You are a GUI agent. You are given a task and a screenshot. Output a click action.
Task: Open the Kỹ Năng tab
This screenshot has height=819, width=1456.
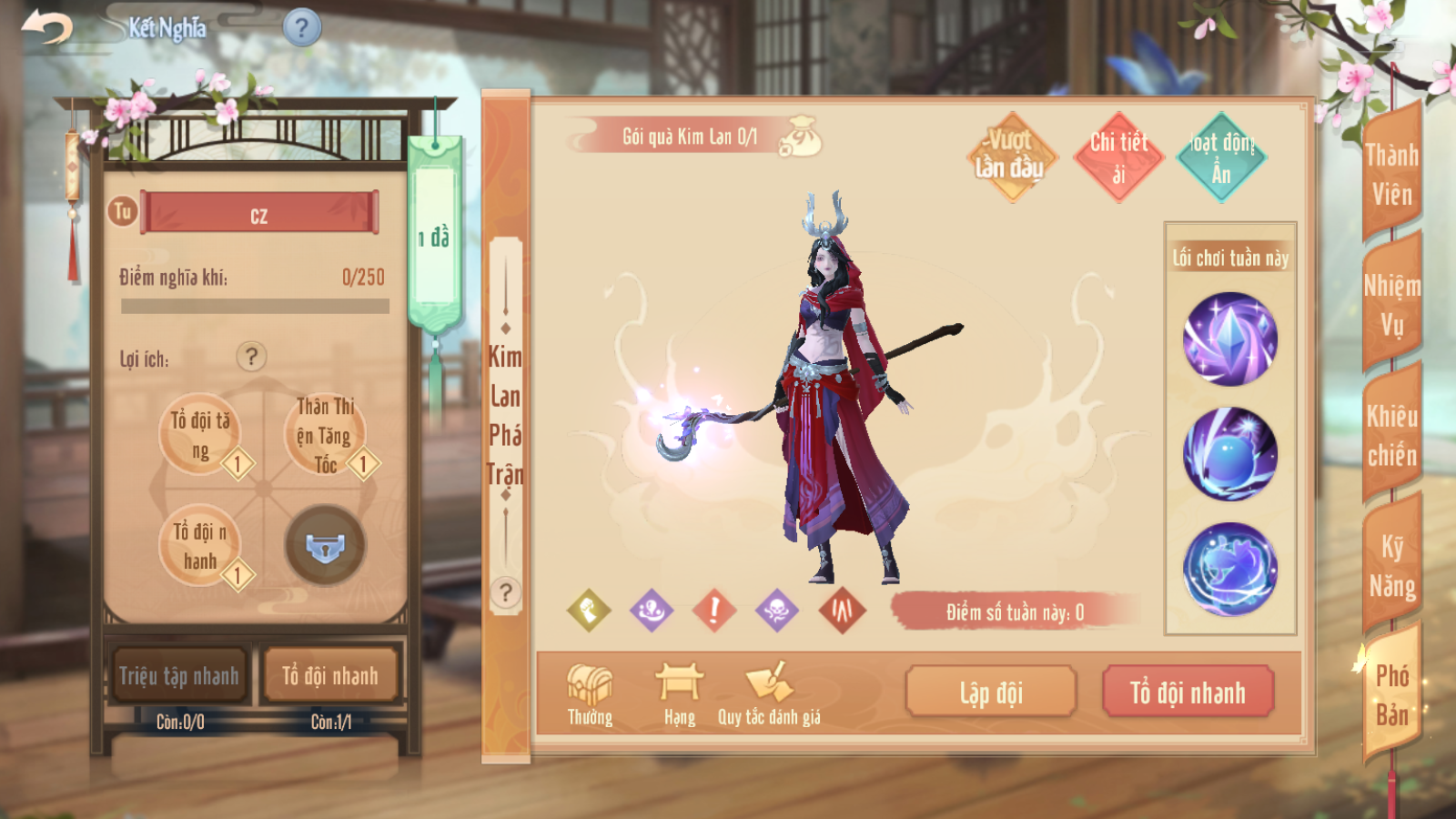(x=1391, y=566)
